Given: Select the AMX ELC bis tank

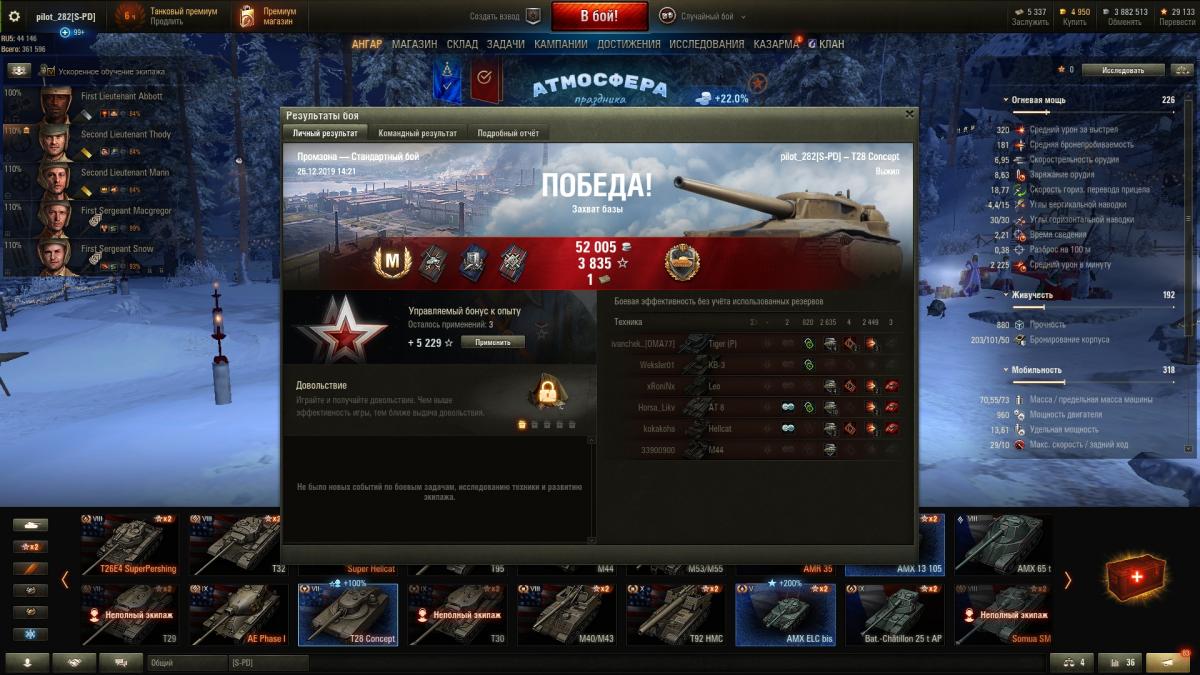Looking at the screenshot, I should (x=789, y=614).
